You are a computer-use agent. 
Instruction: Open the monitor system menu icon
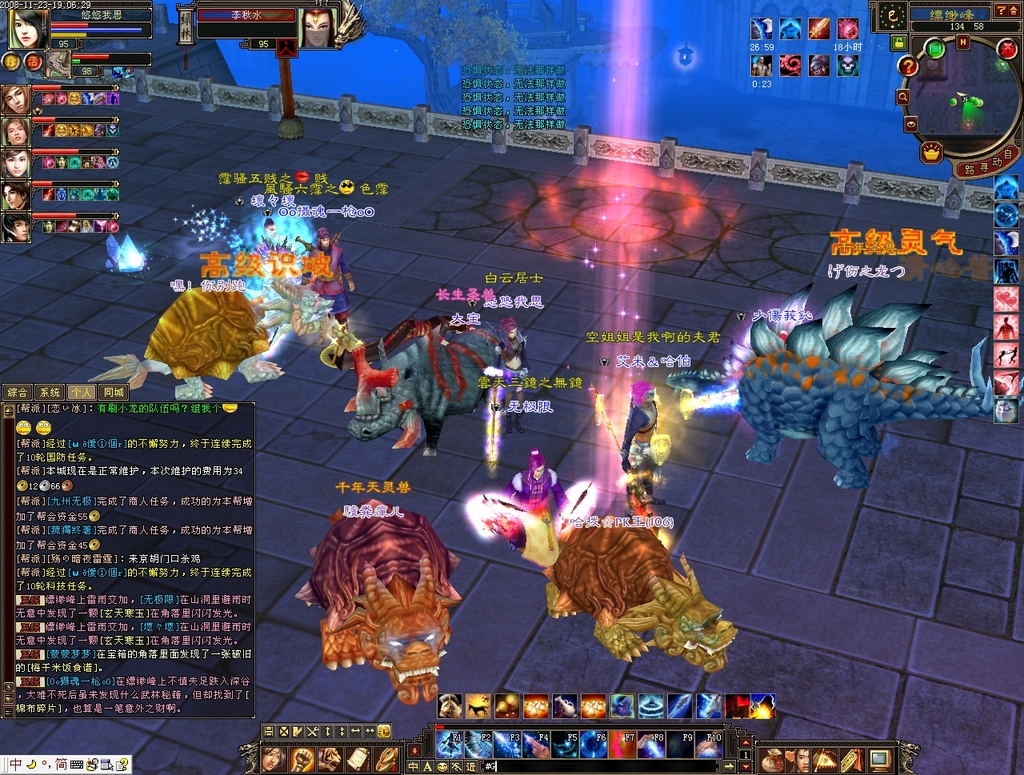point(880,759)
